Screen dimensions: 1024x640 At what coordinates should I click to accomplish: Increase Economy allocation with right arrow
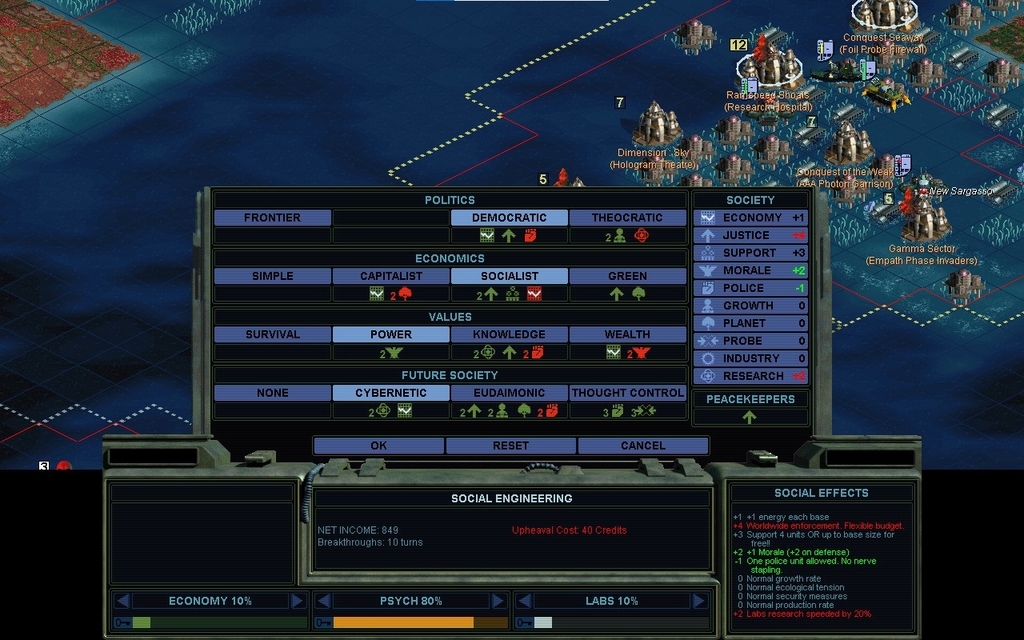pos(297,601)
